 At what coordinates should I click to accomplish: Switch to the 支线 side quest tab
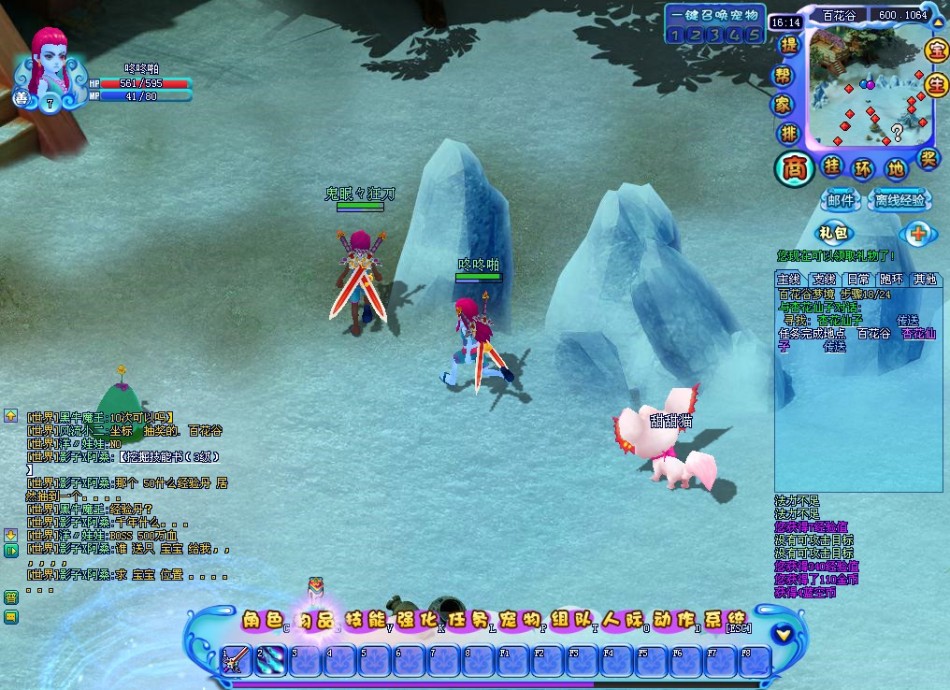[x=823, y=279]
